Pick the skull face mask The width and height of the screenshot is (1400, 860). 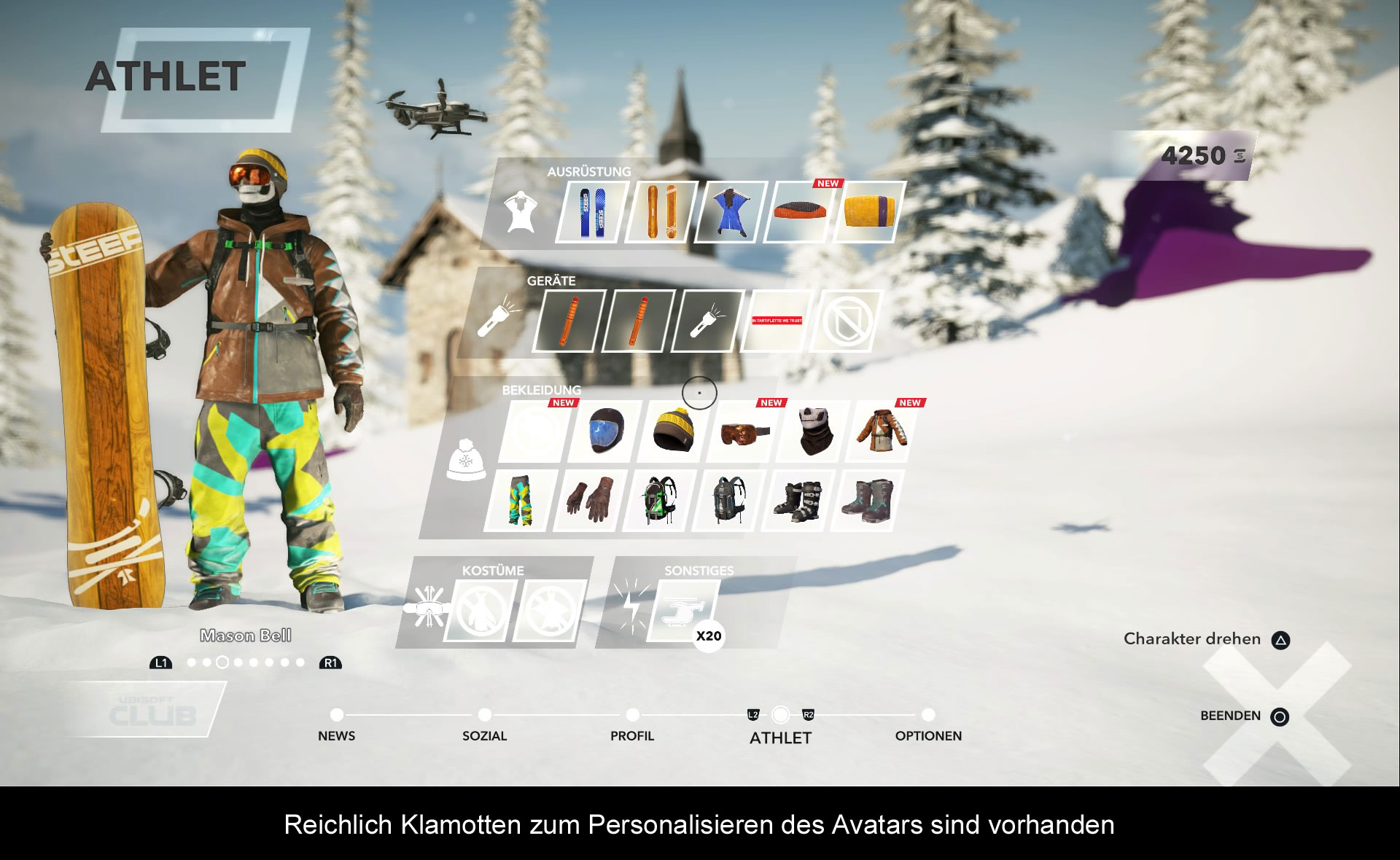point(812,431)
